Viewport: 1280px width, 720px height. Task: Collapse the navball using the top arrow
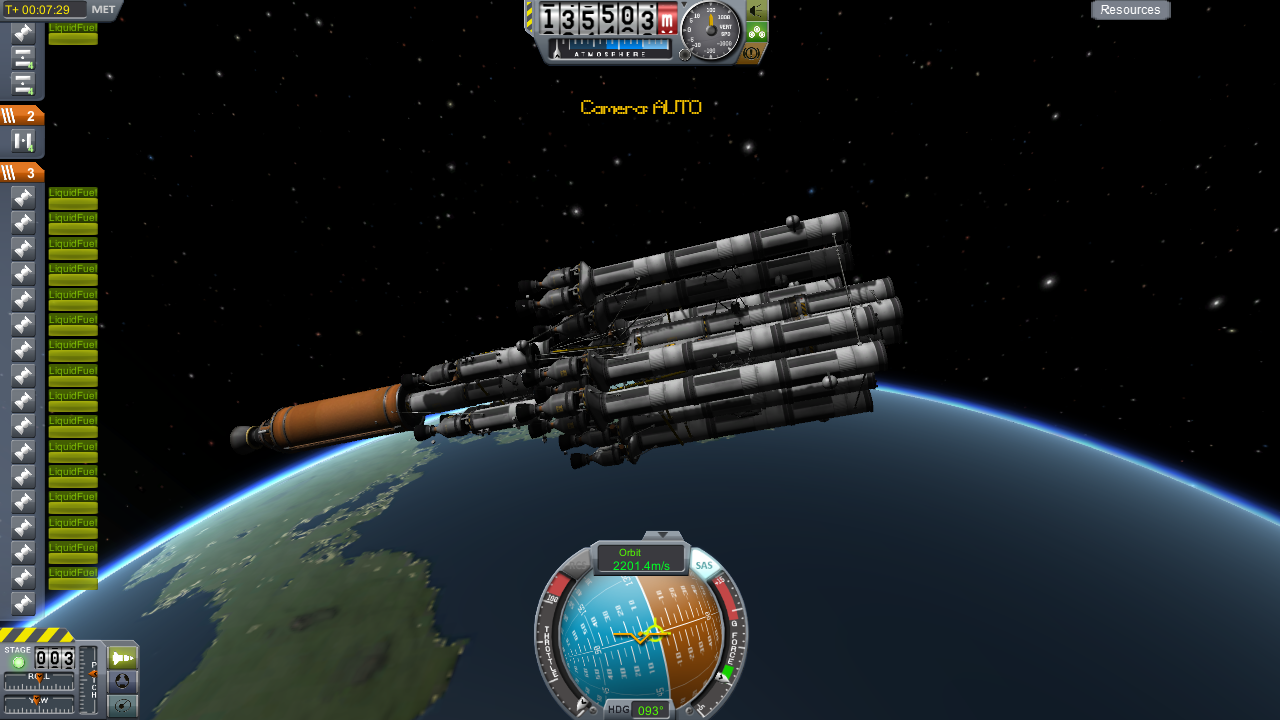(x=662, y=535)
